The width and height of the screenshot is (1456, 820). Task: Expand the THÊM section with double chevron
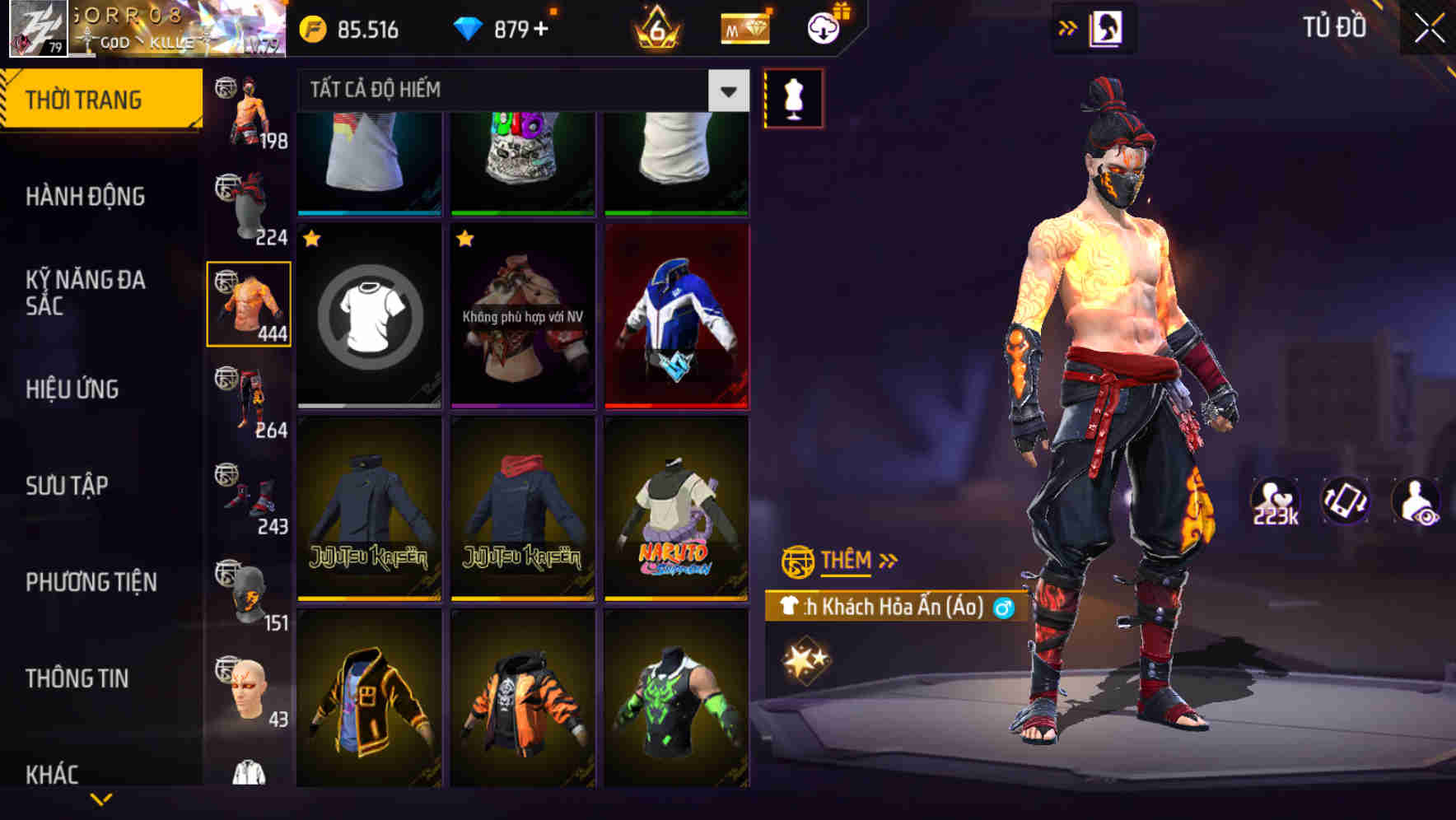point(887,561)
